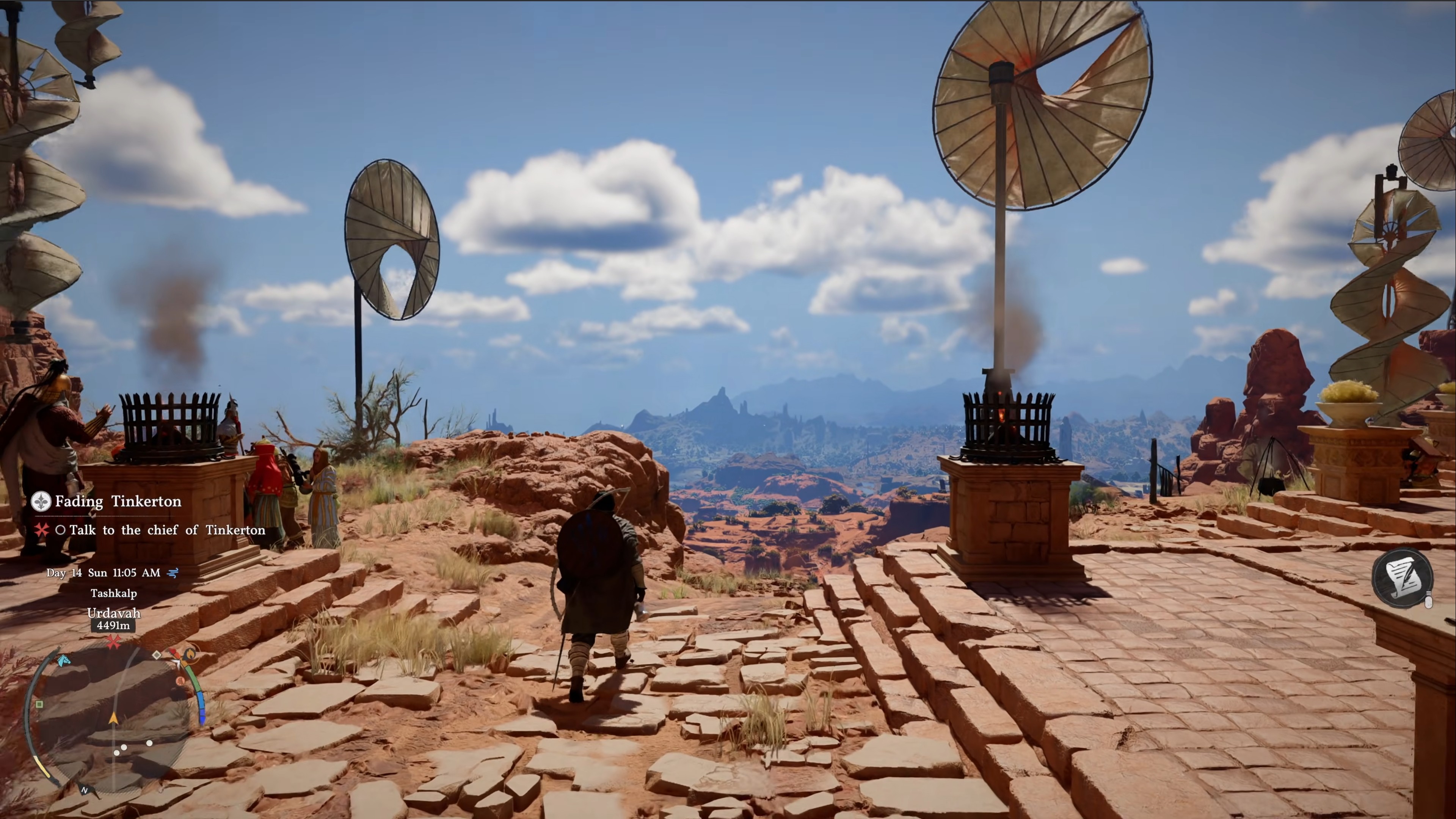Image resolution: width=1456 pixels, height=819 pixels.
Task: Click the blue horse marker on the minimap
Action: point(64,660)
